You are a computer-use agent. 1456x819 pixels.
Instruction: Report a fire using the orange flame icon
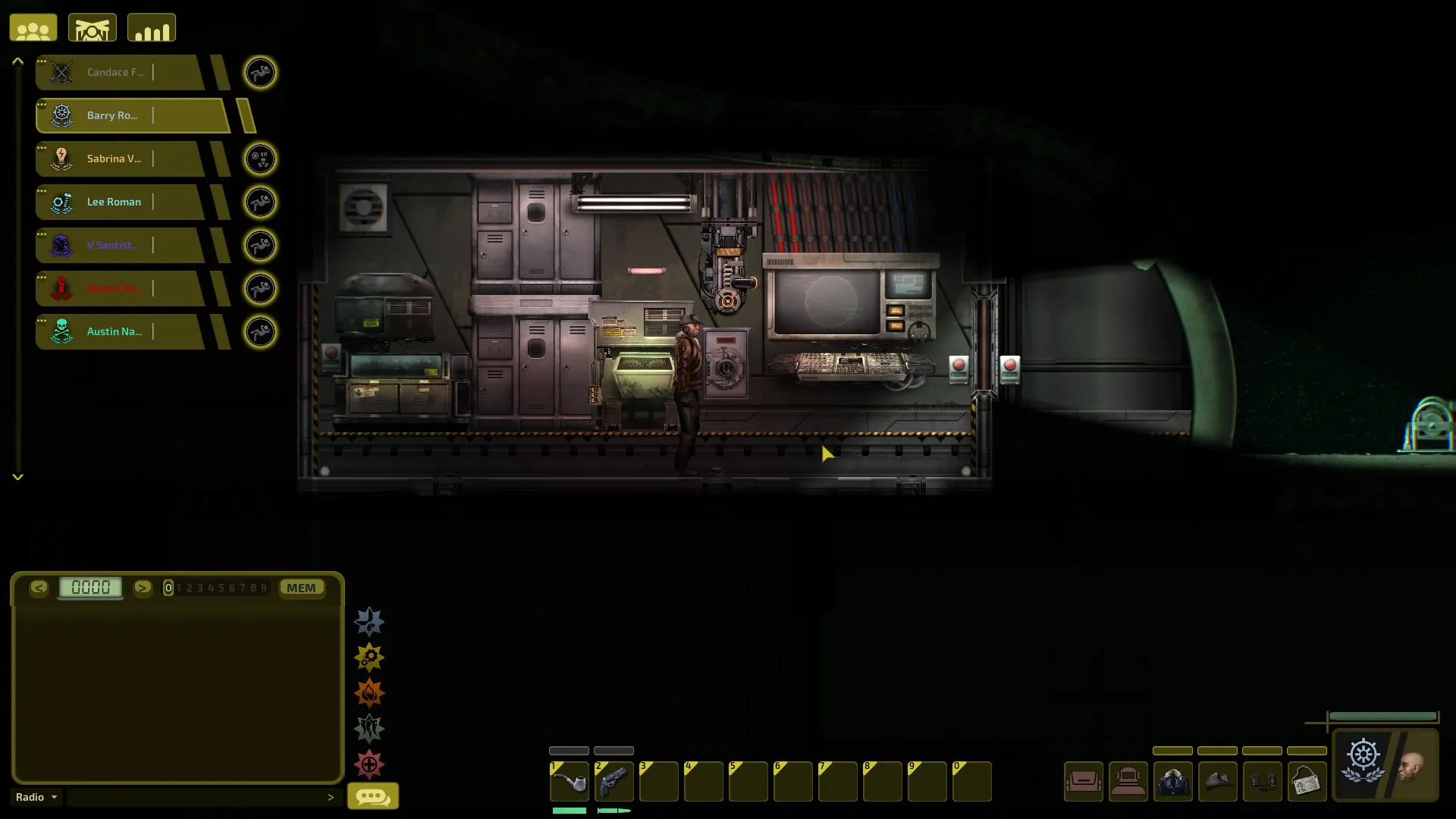369,693
